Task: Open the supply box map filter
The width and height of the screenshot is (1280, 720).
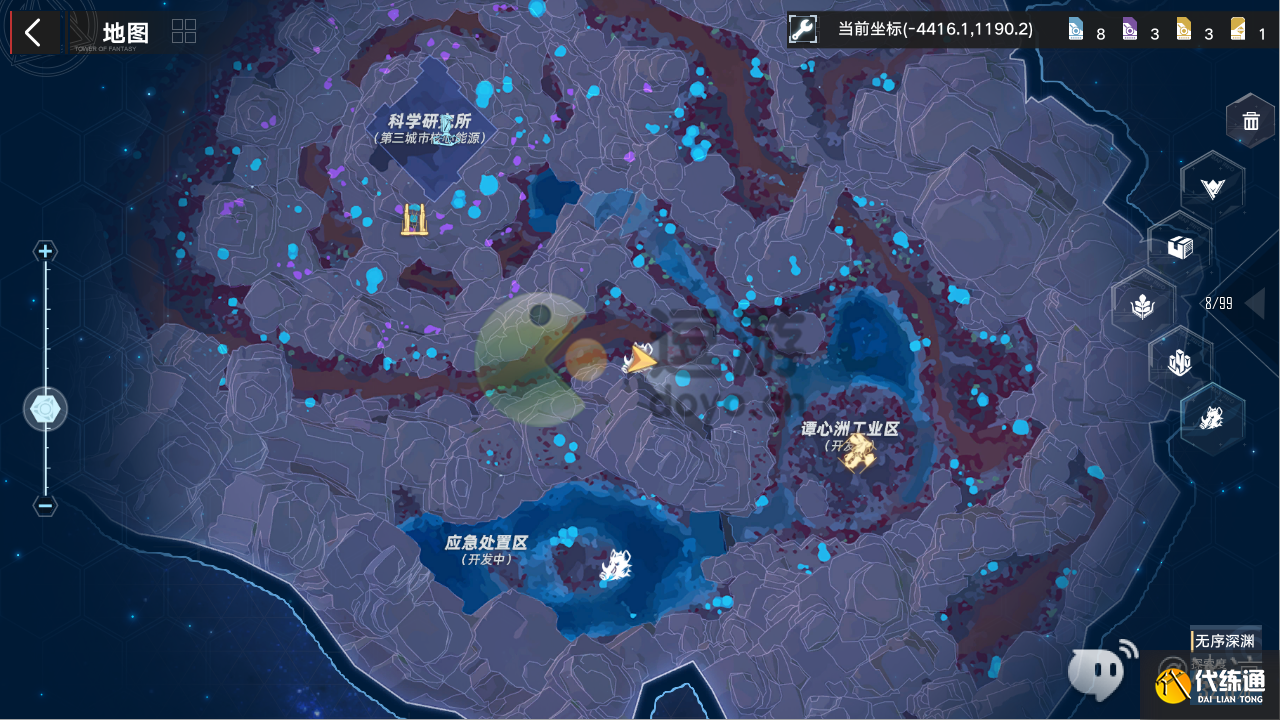Action: coord(1180,246)
